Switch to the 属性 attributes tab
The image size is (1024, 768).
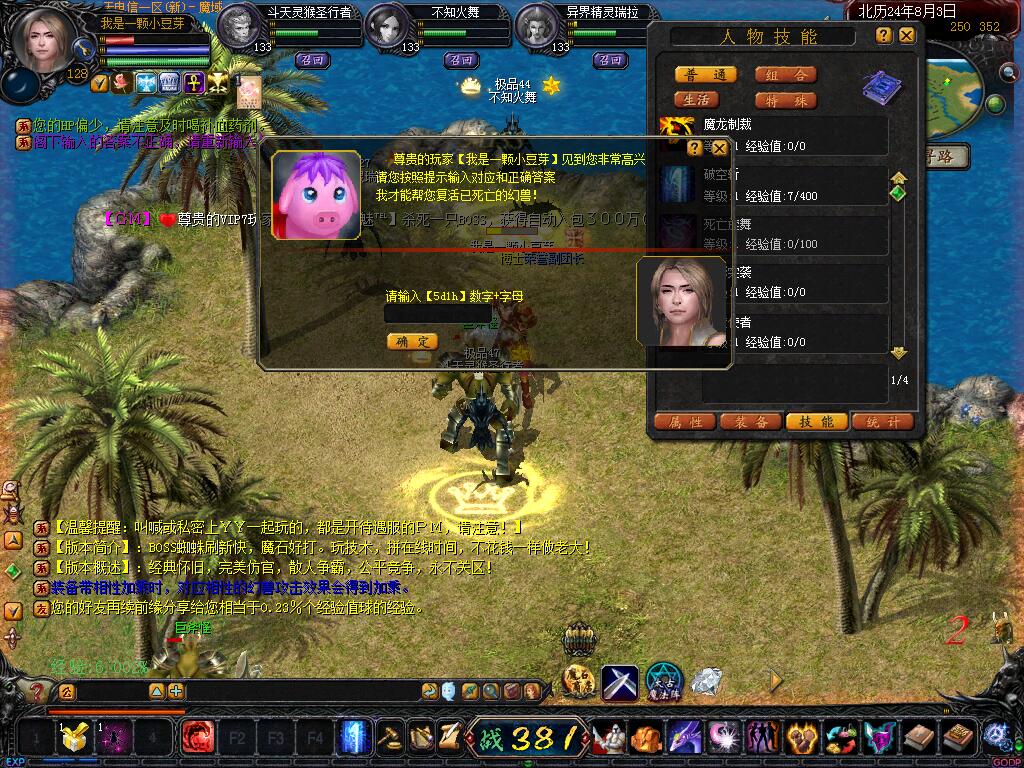(x=685, y=422)
